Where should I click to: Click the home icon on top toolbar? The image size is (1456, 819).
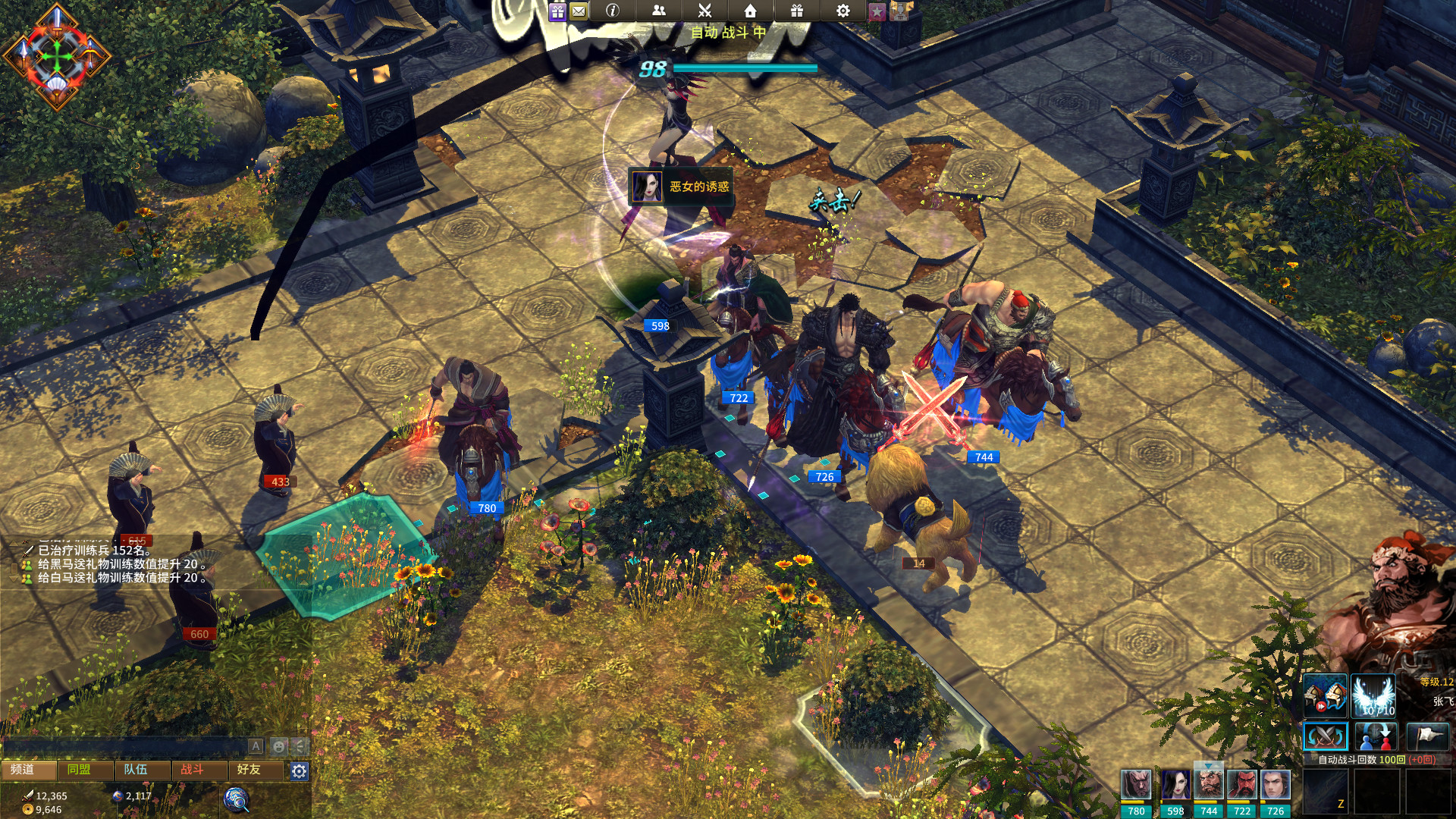coord(751,11)
